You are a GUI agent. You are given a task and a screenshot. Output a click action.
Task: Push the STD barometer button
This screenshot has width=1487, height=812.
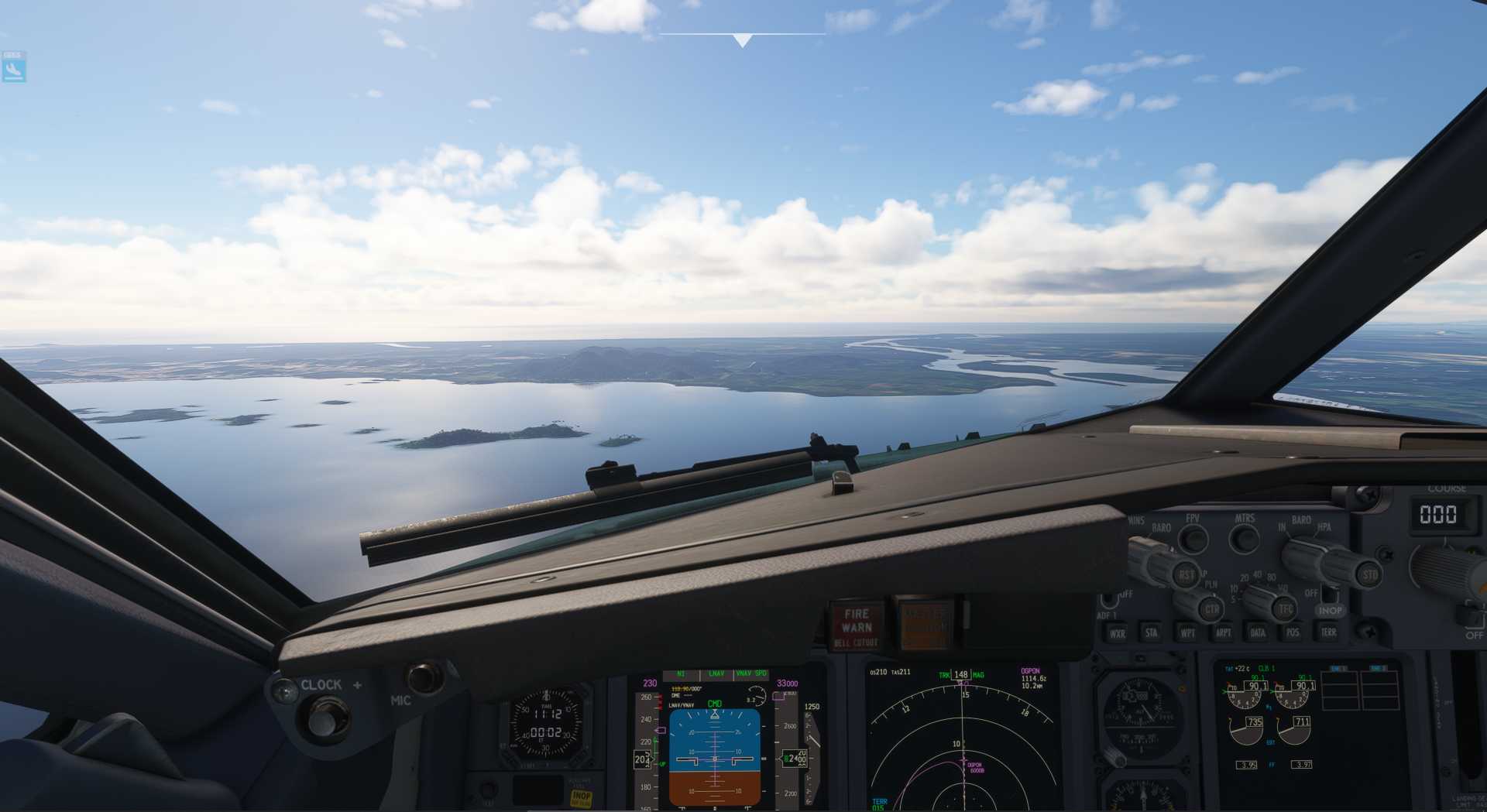point(1369,574)
